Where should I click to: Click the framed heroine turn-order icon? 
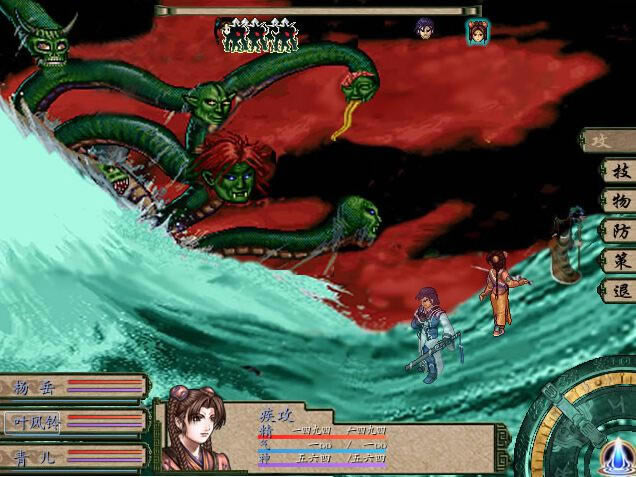[x=477, y=32]
